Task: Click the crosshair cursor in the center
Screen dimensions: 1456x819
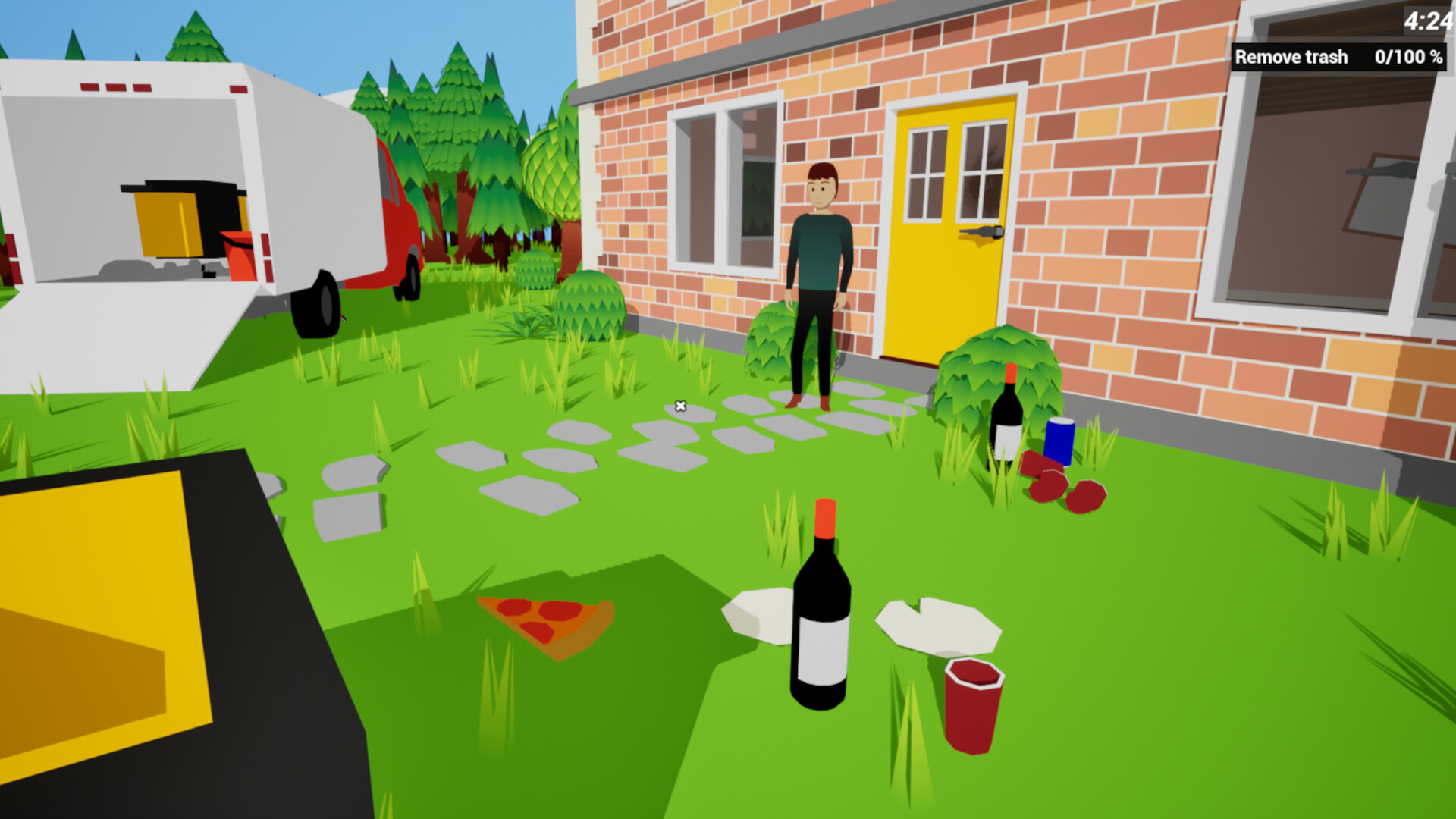Action: [679, 406]
